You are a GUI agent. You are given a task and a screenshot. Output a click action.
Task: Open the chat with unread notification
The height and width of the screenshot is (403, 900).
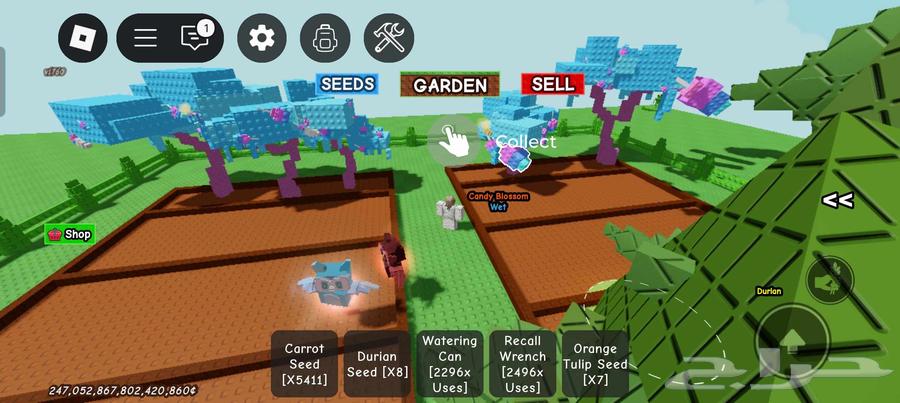click(x=196, y=38)
